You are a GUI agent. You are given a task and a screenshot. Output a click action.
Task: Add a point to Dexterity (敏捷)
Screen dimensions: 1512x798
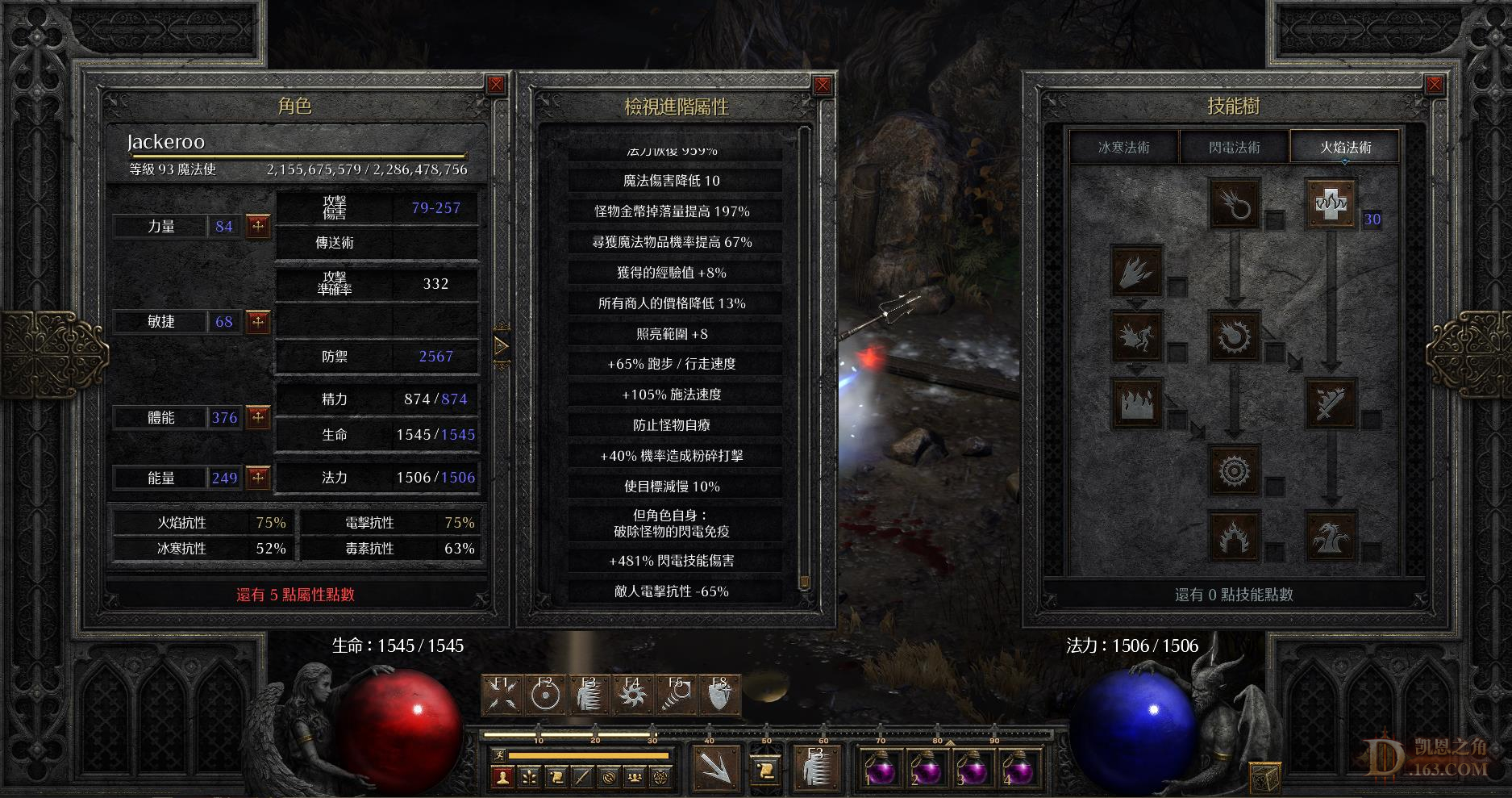(x=258, y=322)
